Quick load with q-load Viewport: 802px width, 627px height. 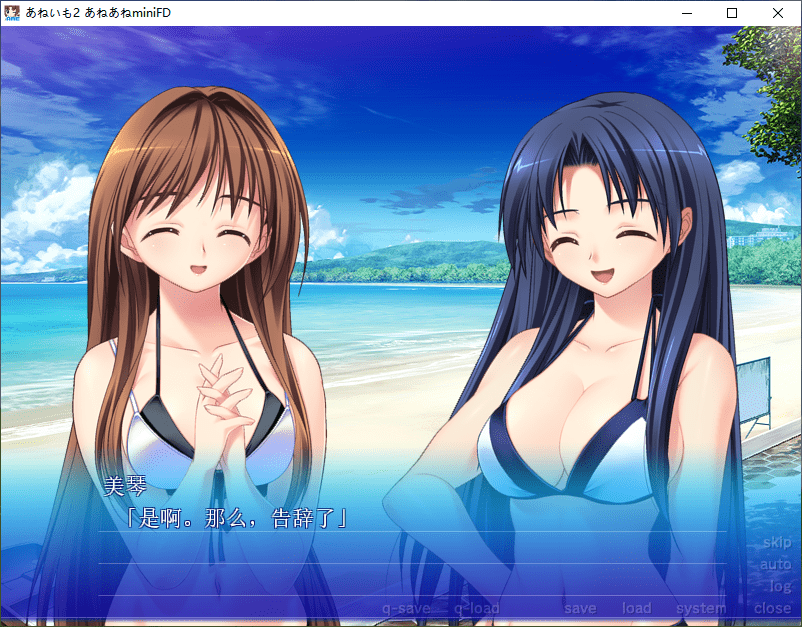pyautogui.click(x=476, y=608)
